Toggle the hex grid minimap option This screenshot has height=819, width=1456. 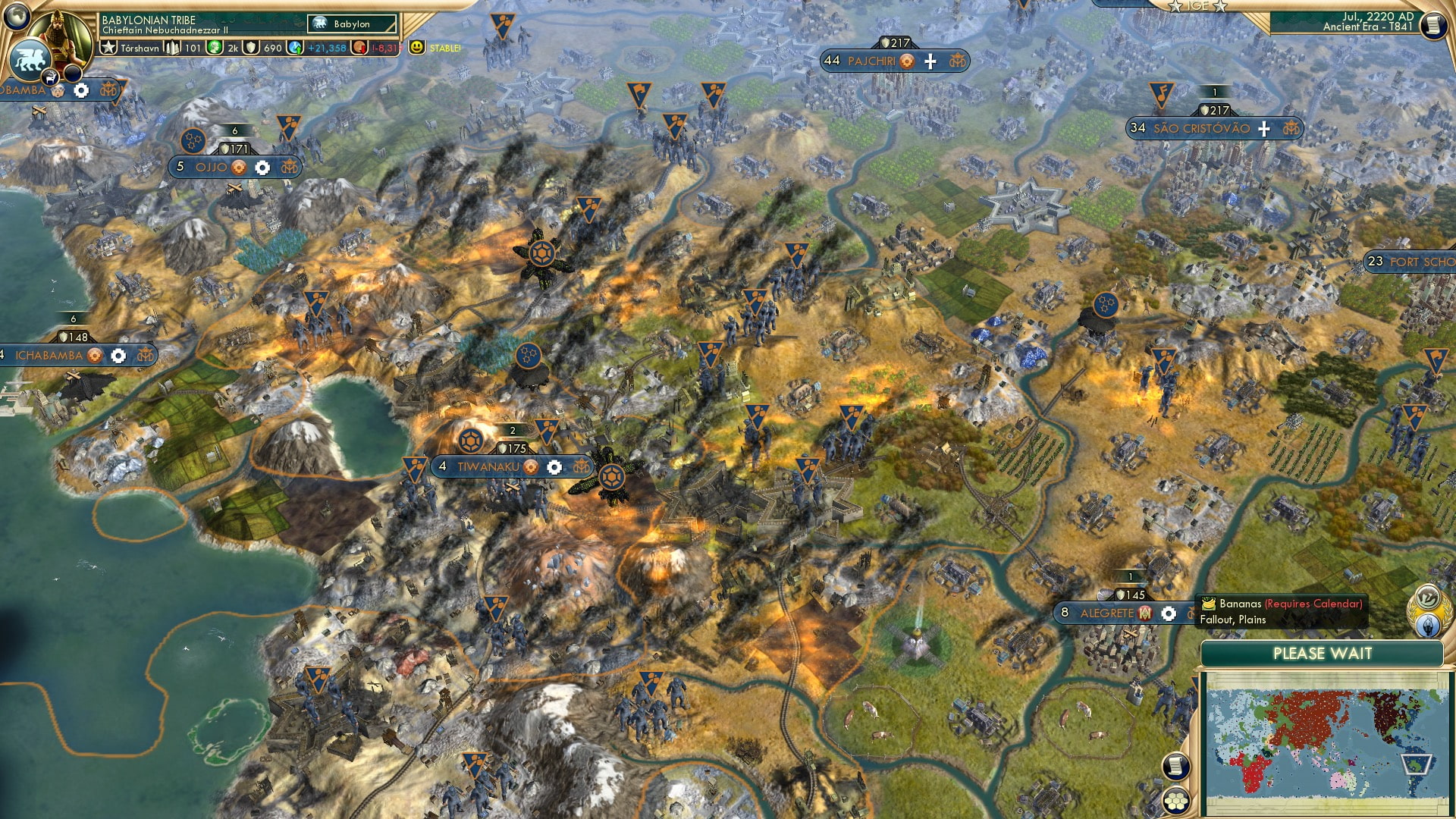[1176, 802]
